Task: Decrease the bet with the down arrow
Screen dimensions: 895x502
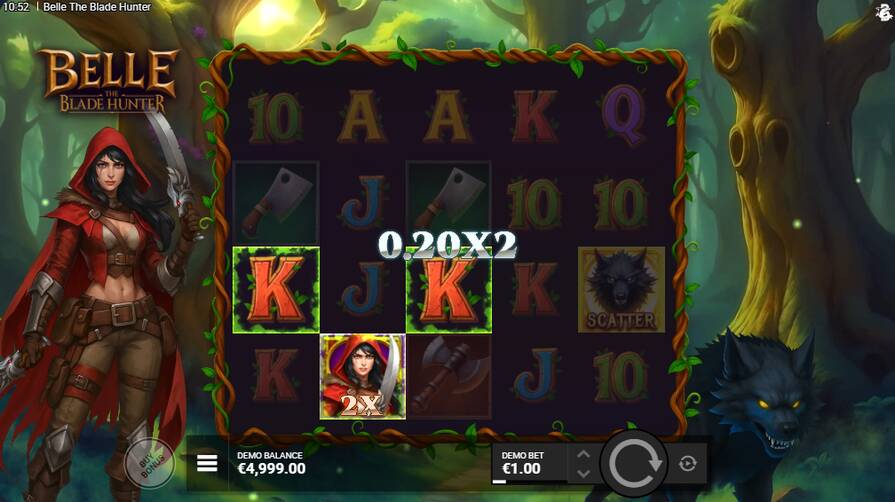Action: [581, 472]
